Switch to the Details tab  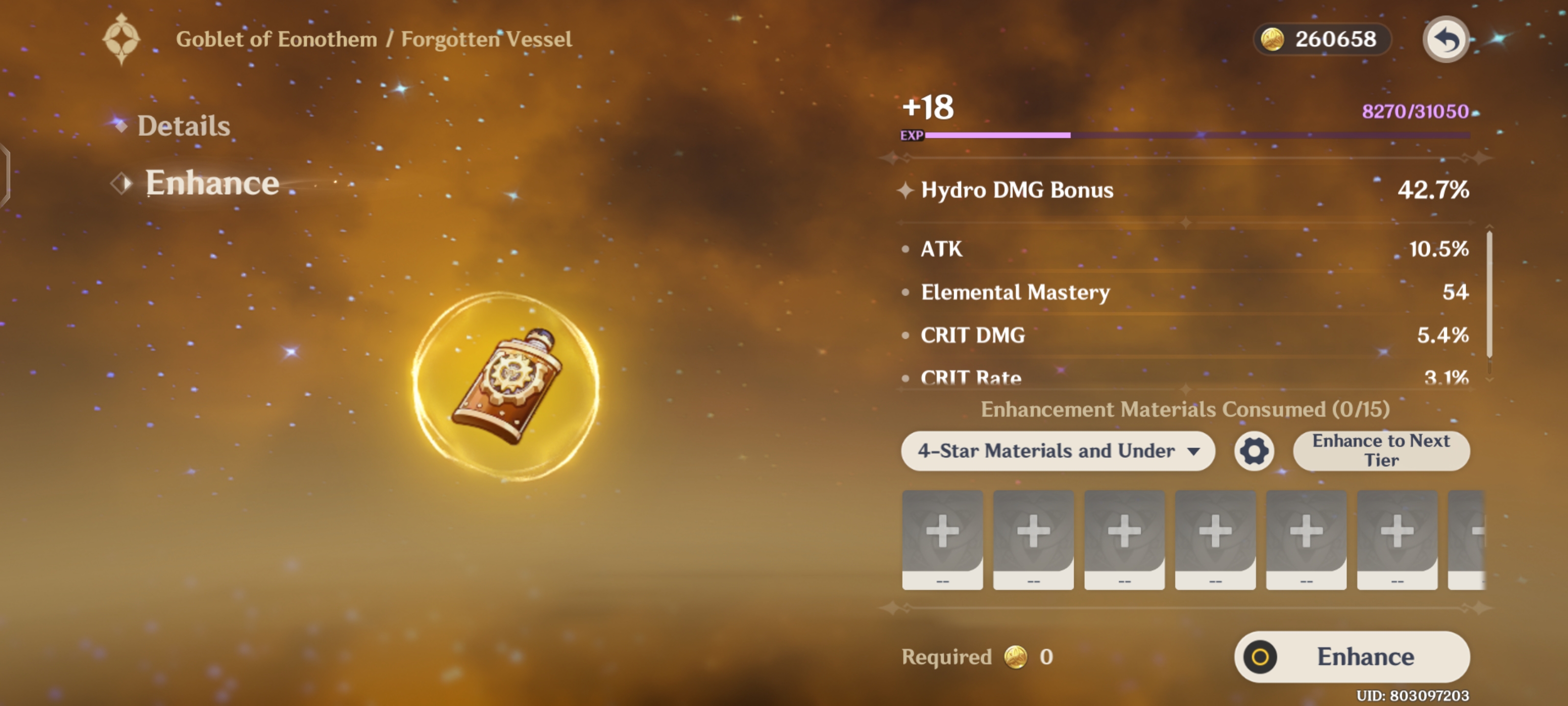click(183, 126)
